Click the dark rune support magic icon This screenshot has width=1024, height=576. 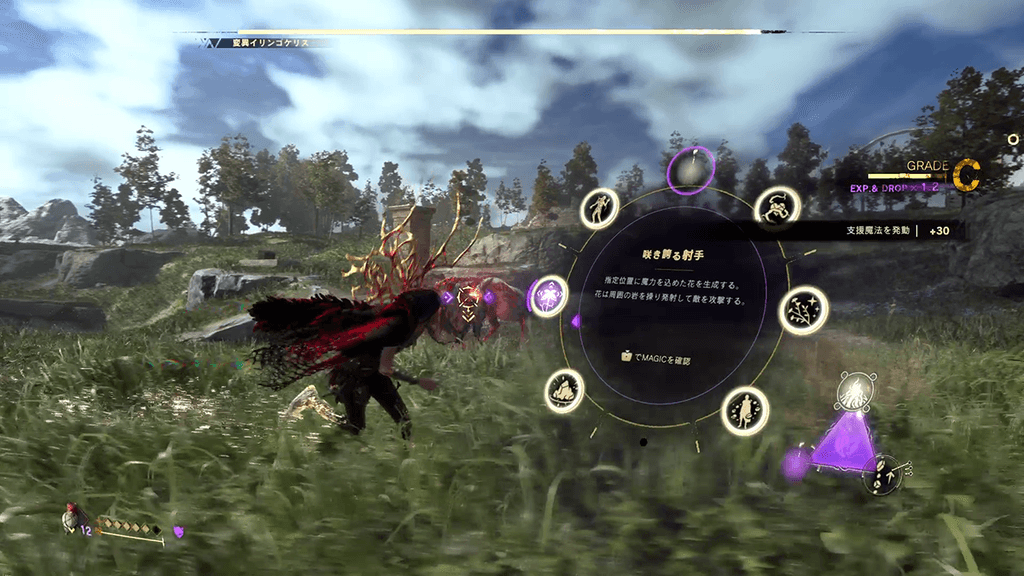pos(882,474)
